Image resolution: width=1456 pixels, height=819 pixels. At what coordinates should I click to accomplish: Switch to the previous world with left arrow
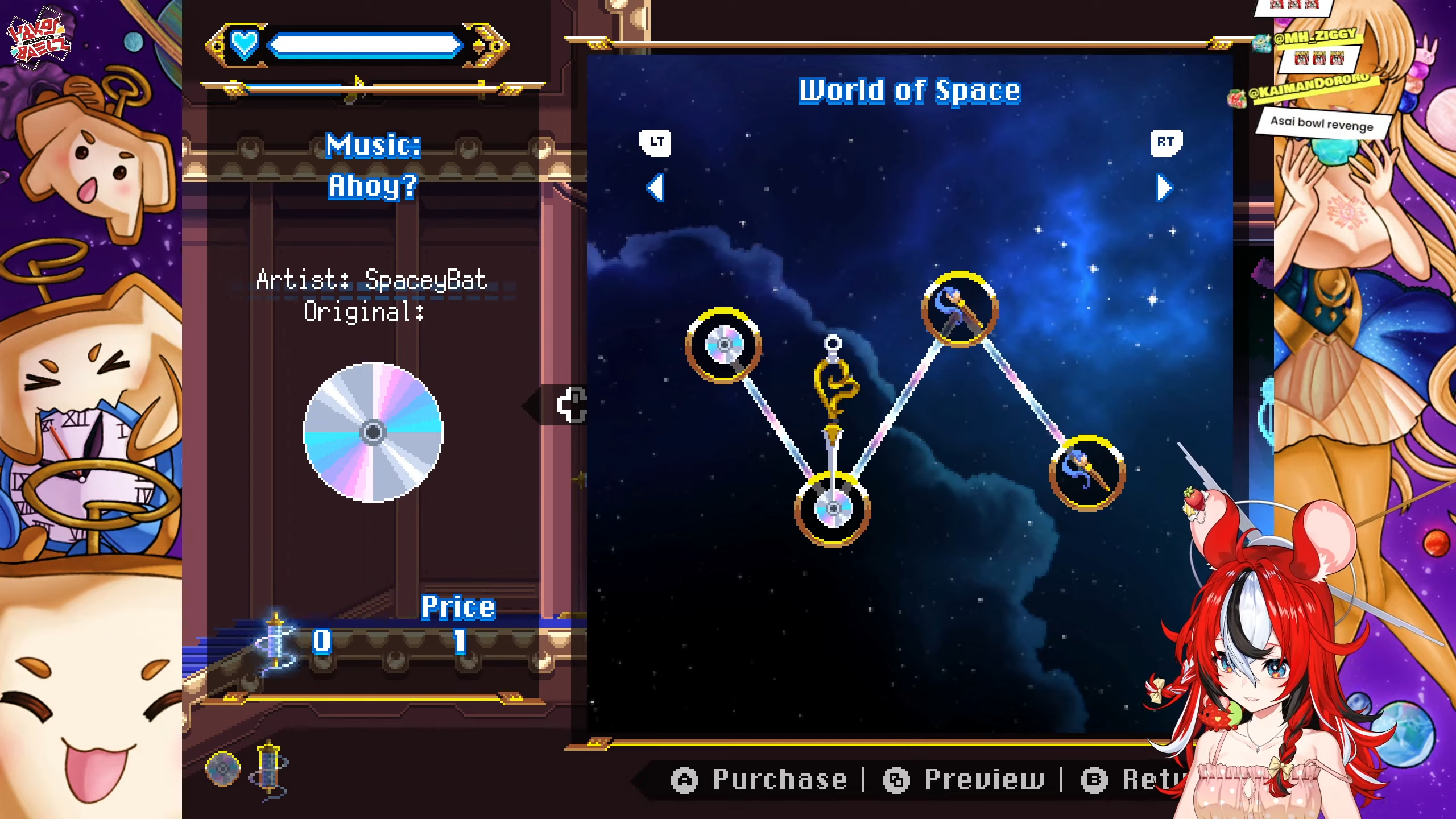pos(656,188)
